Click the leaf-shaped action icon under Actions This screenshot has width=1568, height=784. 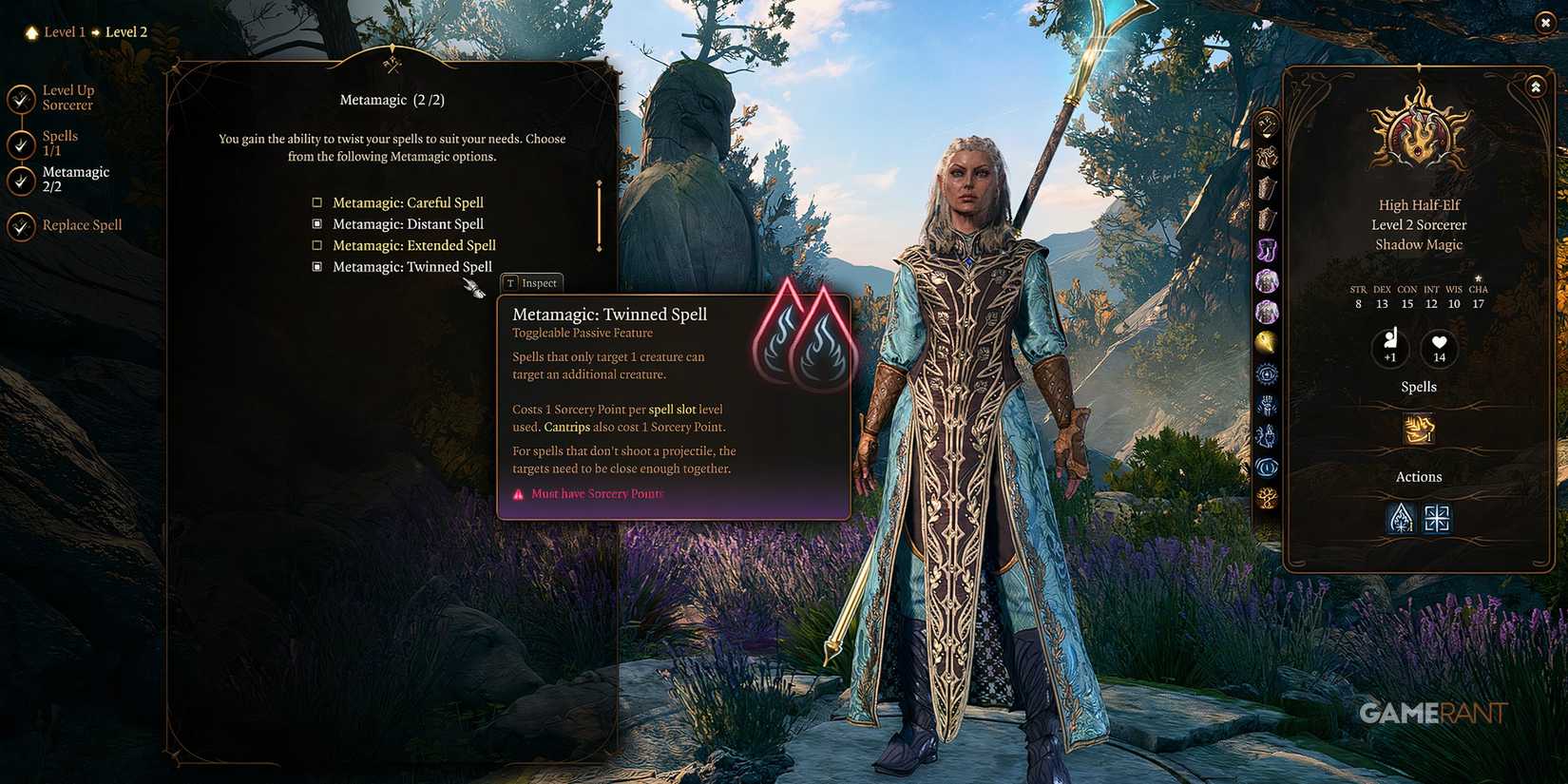click(1399, 518)
